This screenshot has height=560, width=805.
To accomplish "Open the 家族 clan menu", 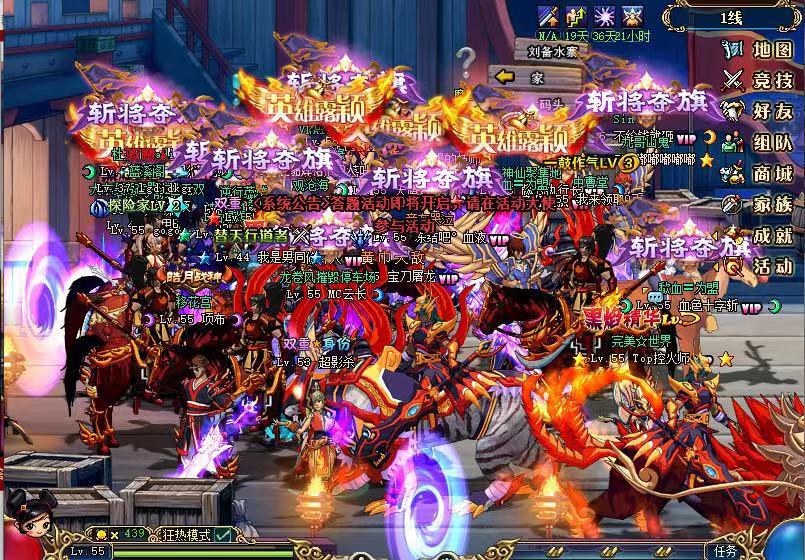I will pos(762,204).
